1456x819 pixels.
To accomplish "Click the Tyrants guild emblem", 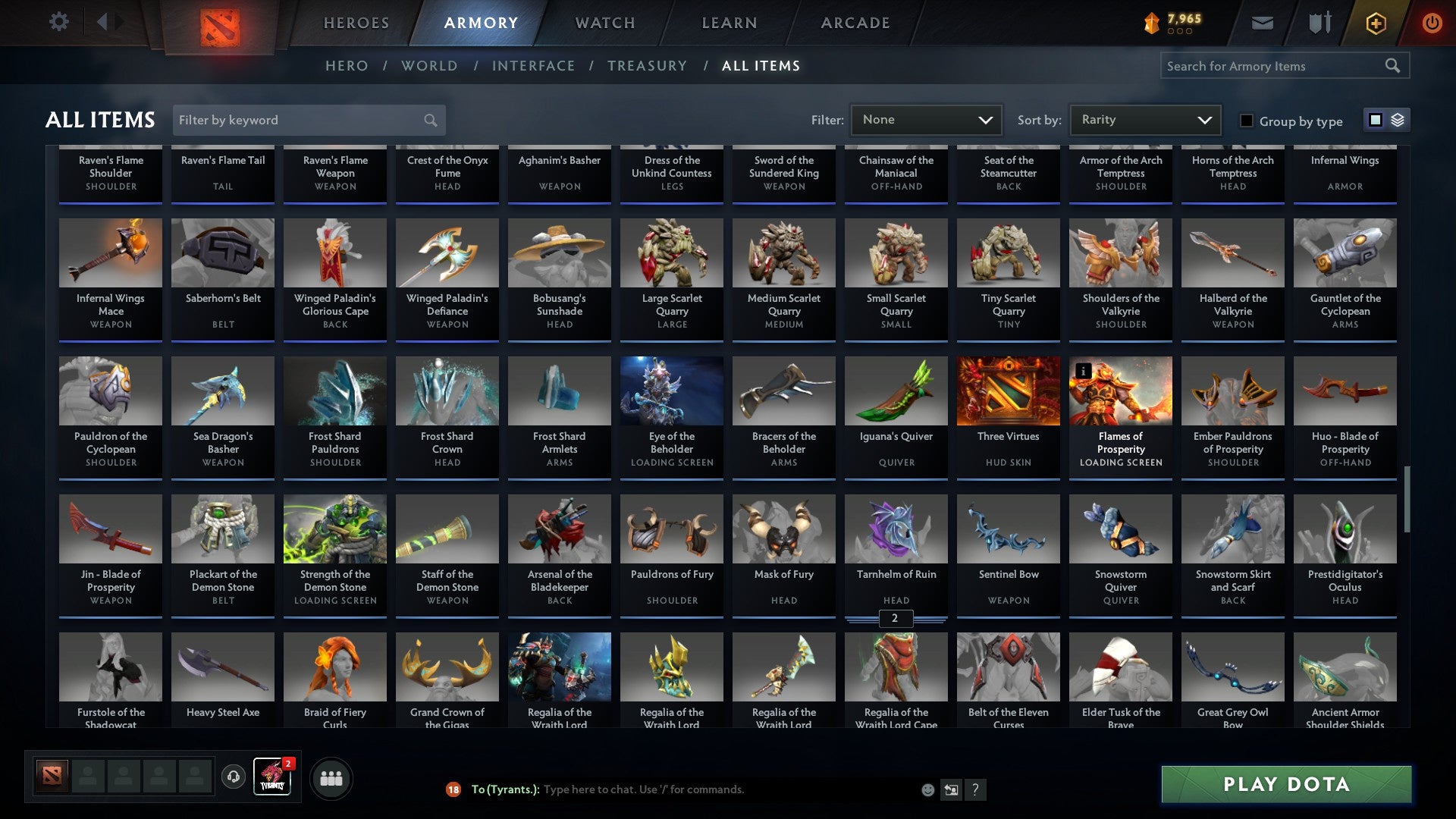I will 271,777.
